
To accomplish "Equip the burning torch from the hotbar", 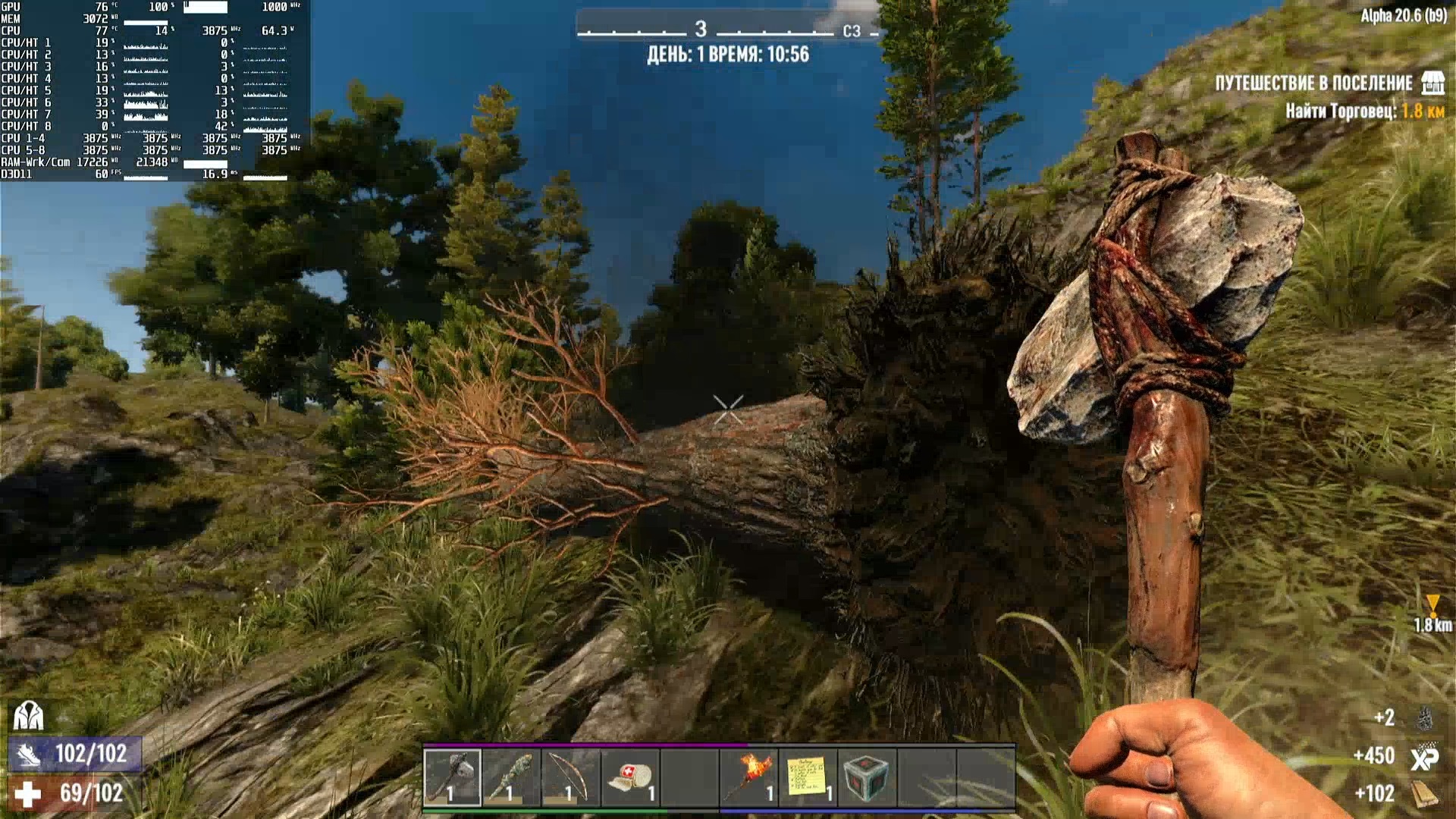I will pos(748,776).
